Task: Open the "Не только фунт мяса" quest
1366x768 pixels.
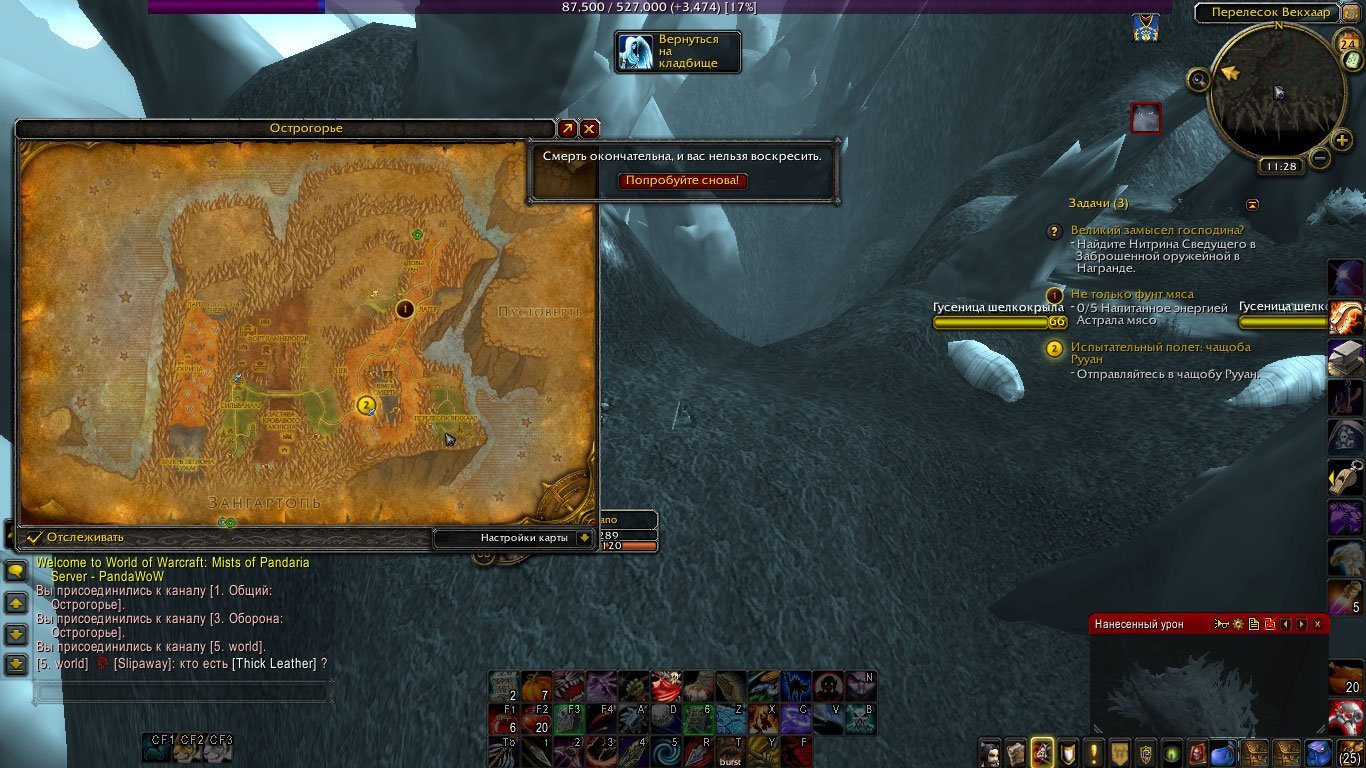Action: (1131, 295)
